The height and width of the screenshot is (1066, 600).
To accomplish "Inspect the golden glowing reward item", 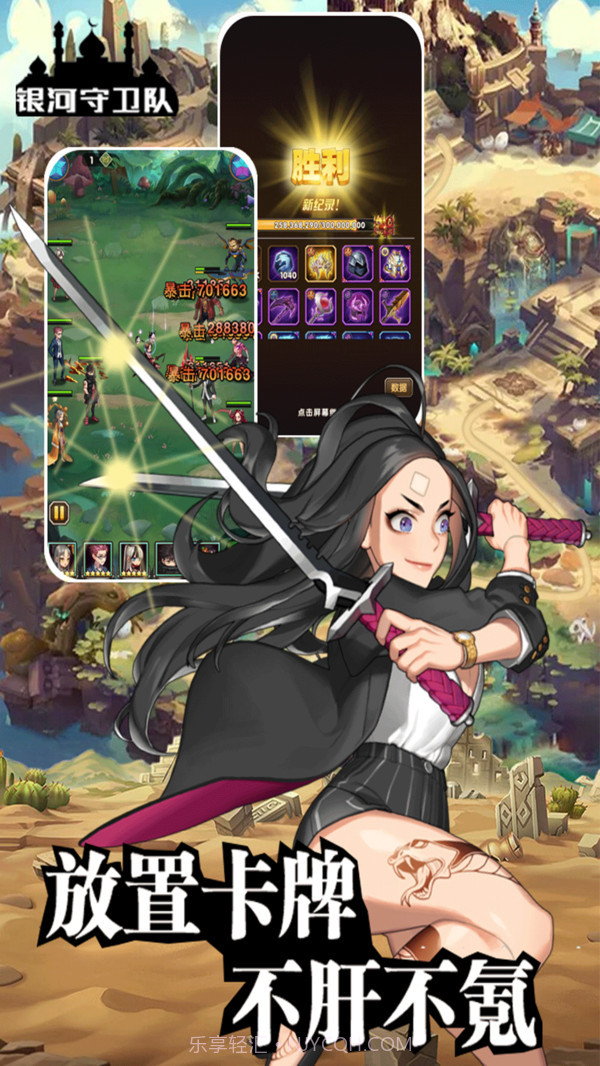I will pyautogui.click(x=320, y=262).
